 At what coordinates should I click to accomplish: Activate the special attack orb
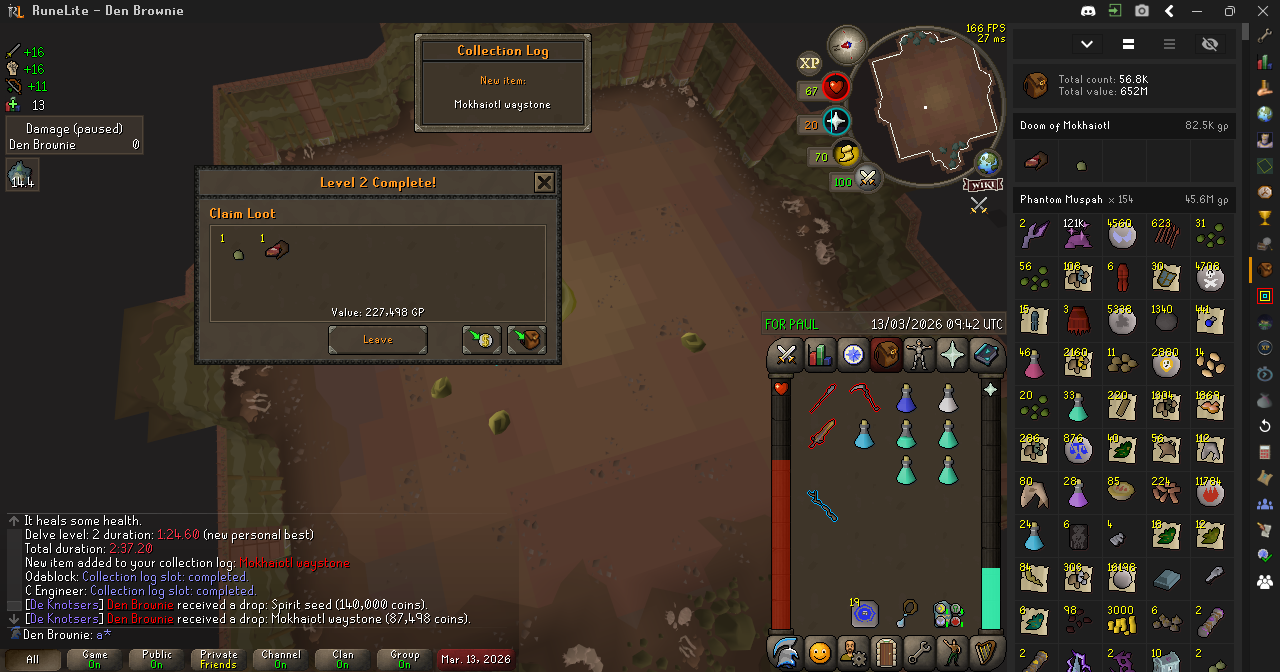click(868, 180)
